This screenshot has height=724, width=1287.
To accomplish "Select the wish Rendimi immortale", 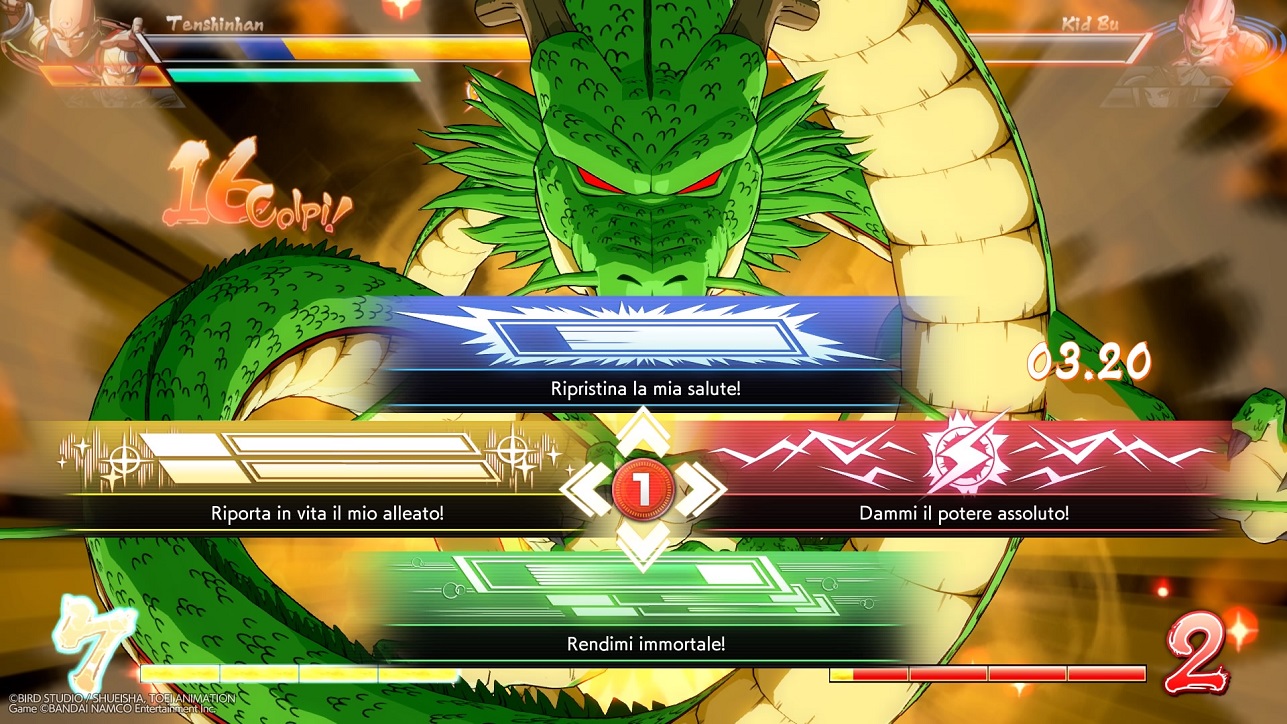I will [644, 643].
